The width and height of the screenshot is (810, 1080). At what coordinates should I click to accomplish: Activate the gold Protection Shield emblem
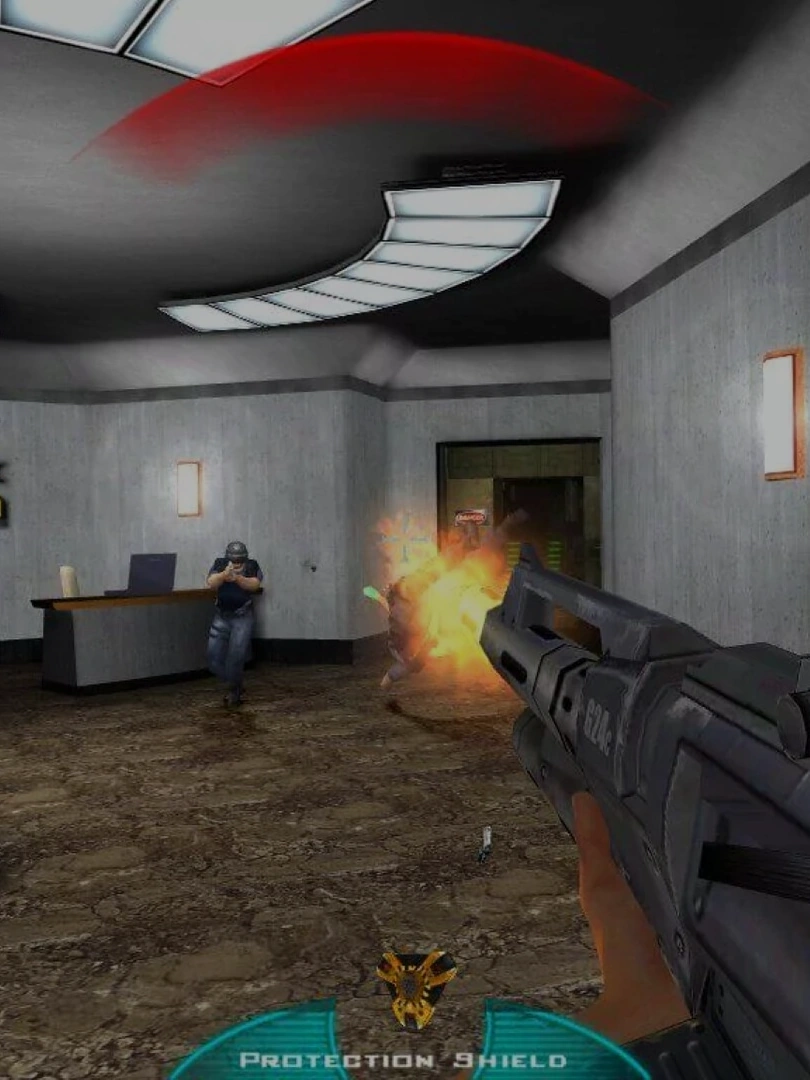pos(416,988)
